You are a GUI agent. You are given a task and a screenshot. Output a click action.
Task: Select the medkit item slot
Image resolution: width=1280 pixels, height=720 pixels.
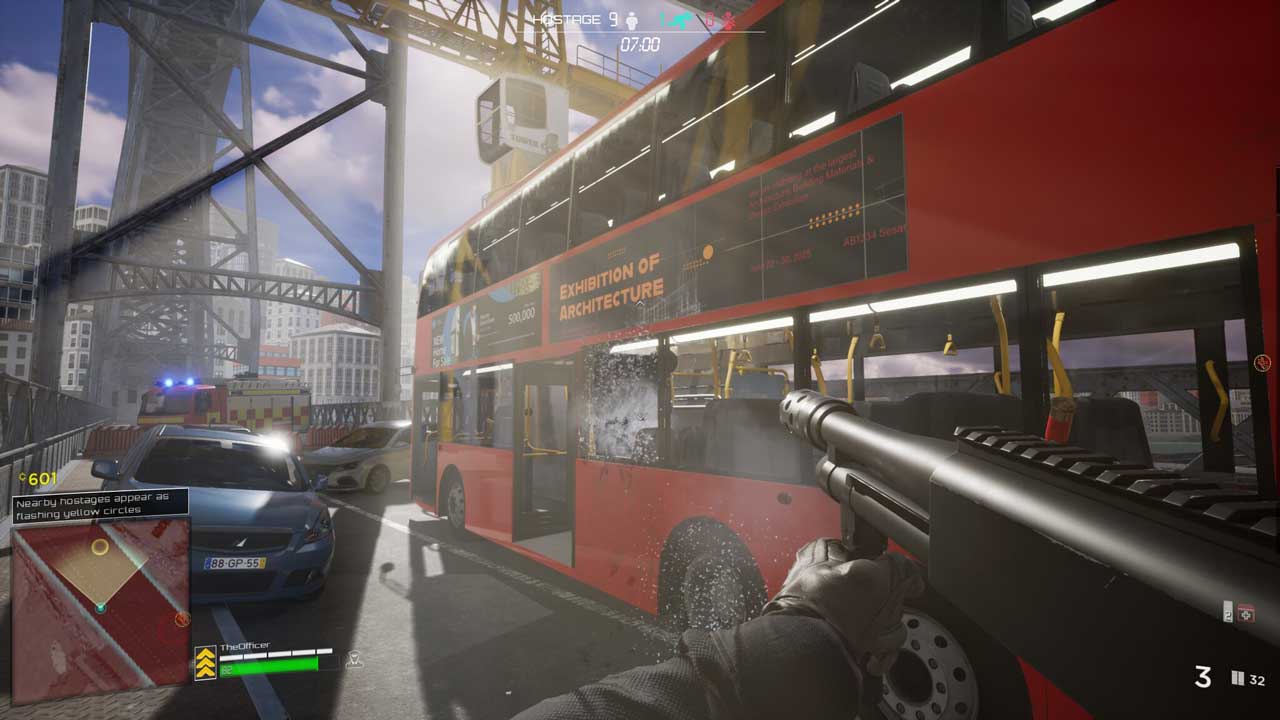[1245, 613]
